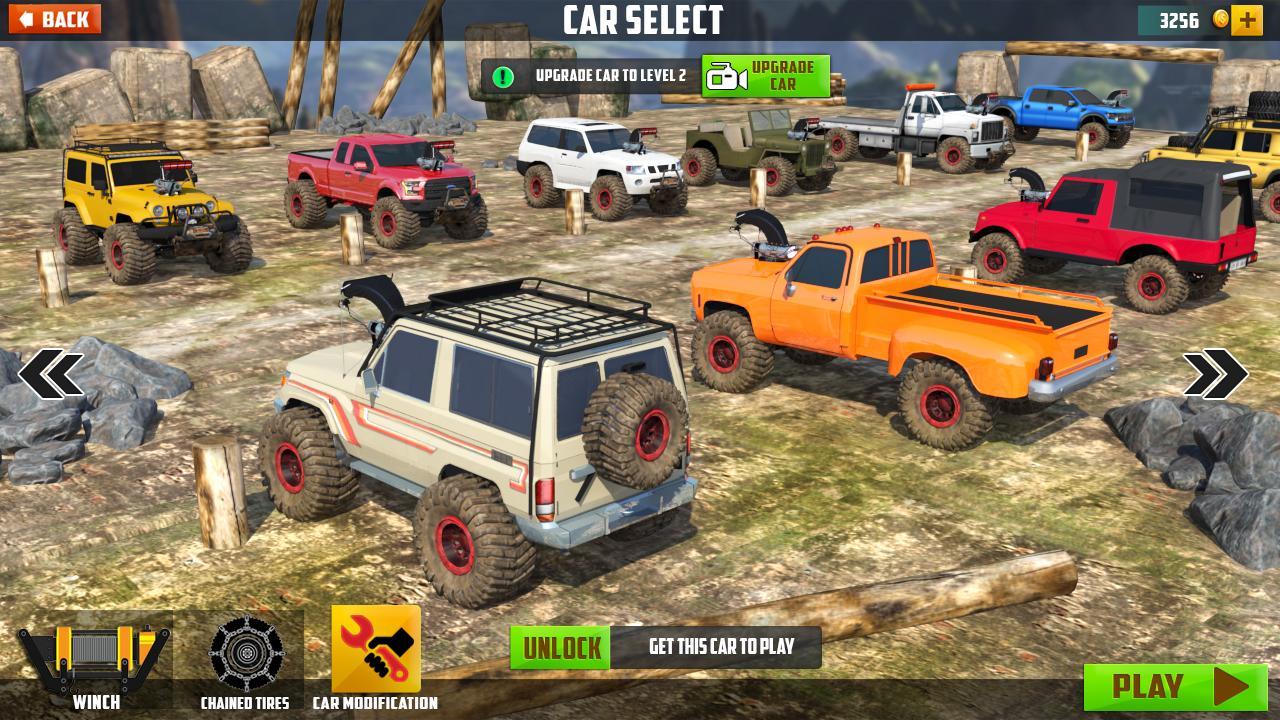Go back using the Back button
This screenshot has height=720, width=1280.
[x=54, y=19]
